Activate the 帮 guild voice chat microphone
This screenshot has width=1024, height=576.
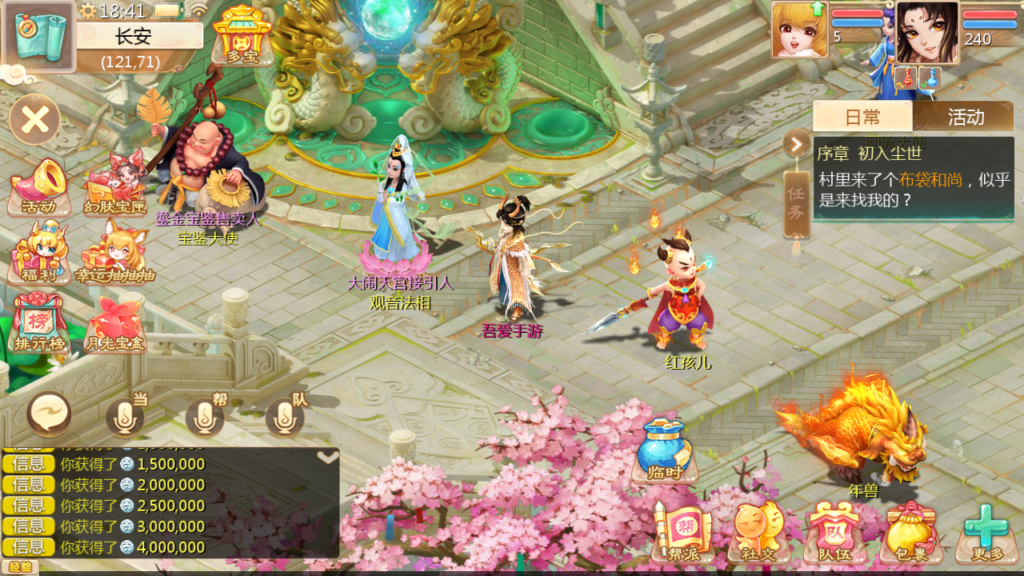(205, 417)
